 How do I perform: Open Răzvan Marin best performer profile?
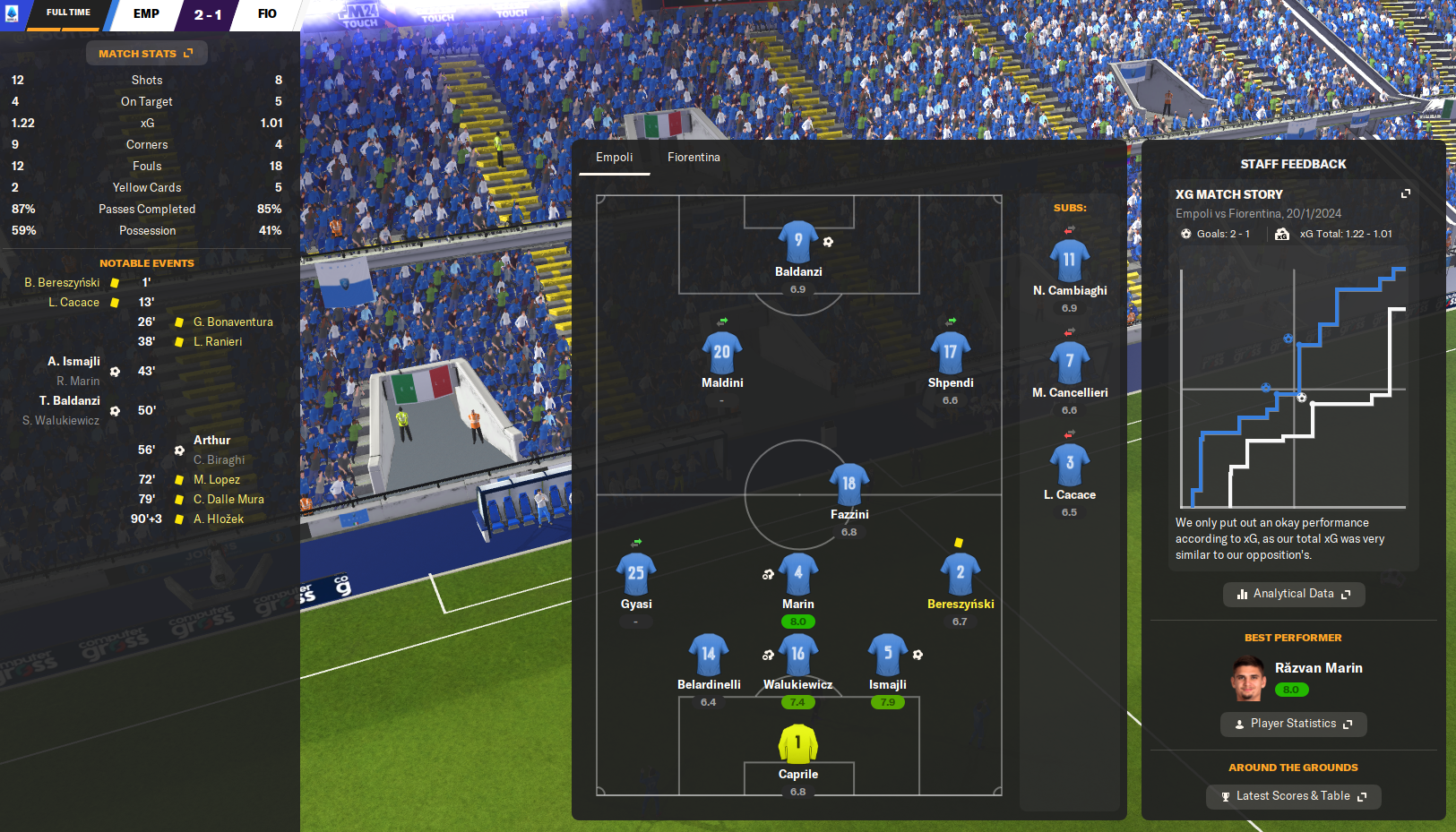[1318, 668]
